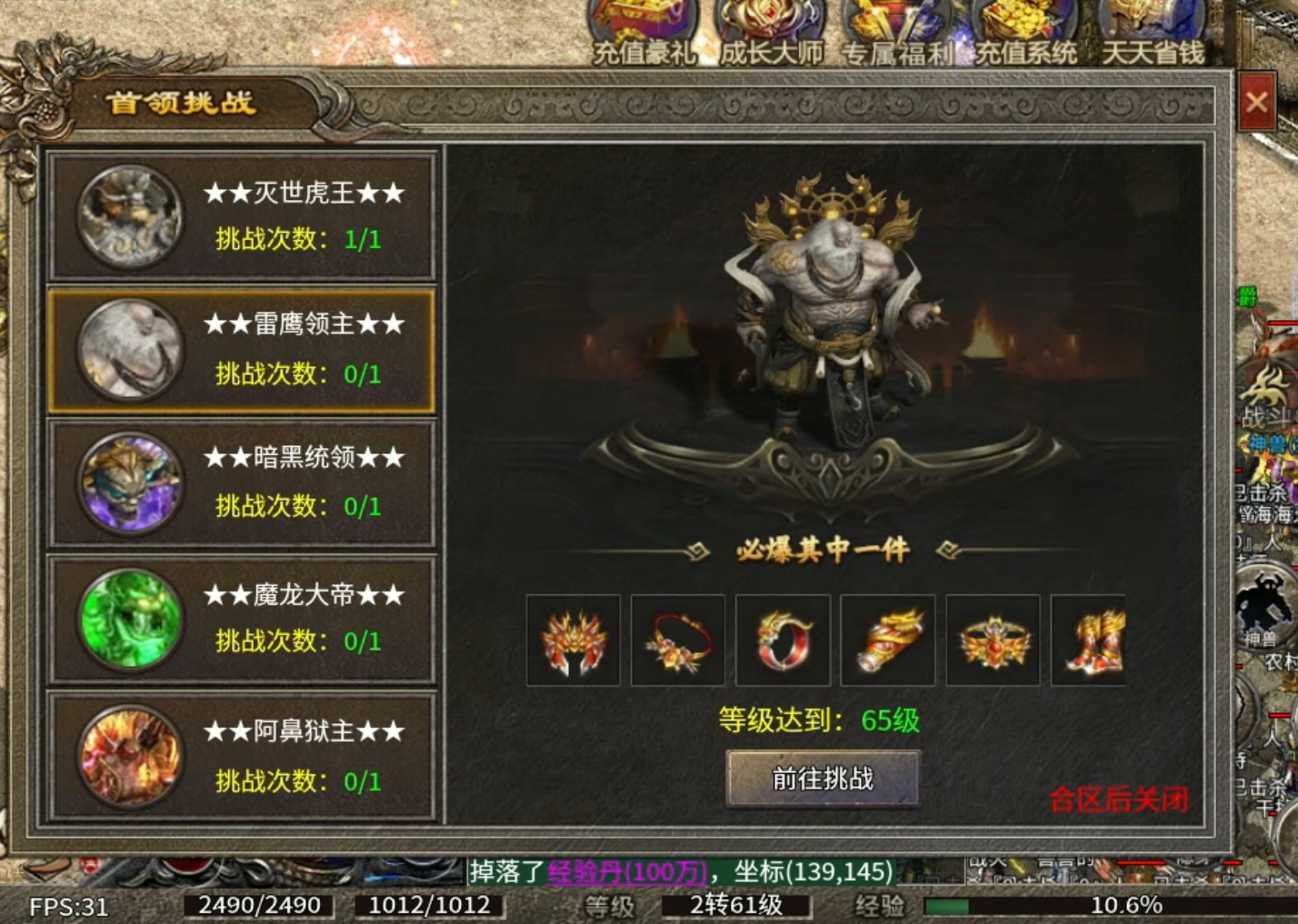The width and height of the screenshot is (1298, 924).
Task: Inspect the belt reward item
Action: pyautogui.click(x=993, y=641)
